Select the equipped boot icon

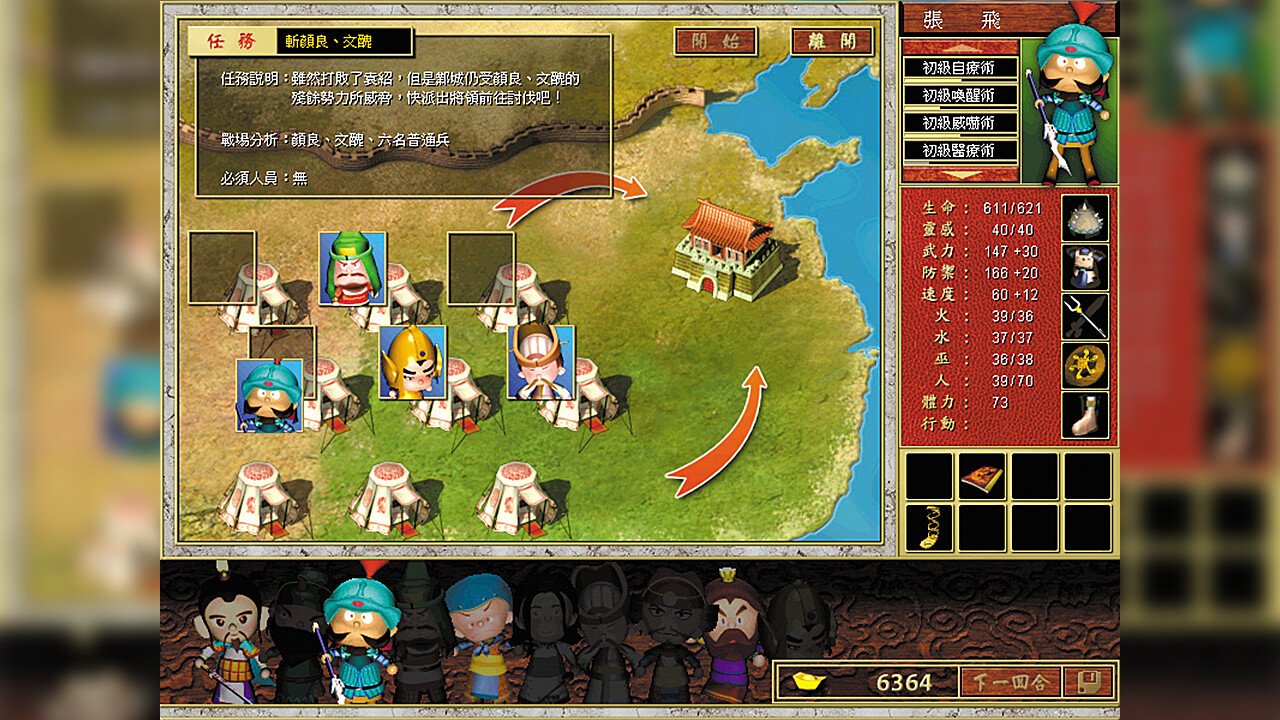[1087, 412]
